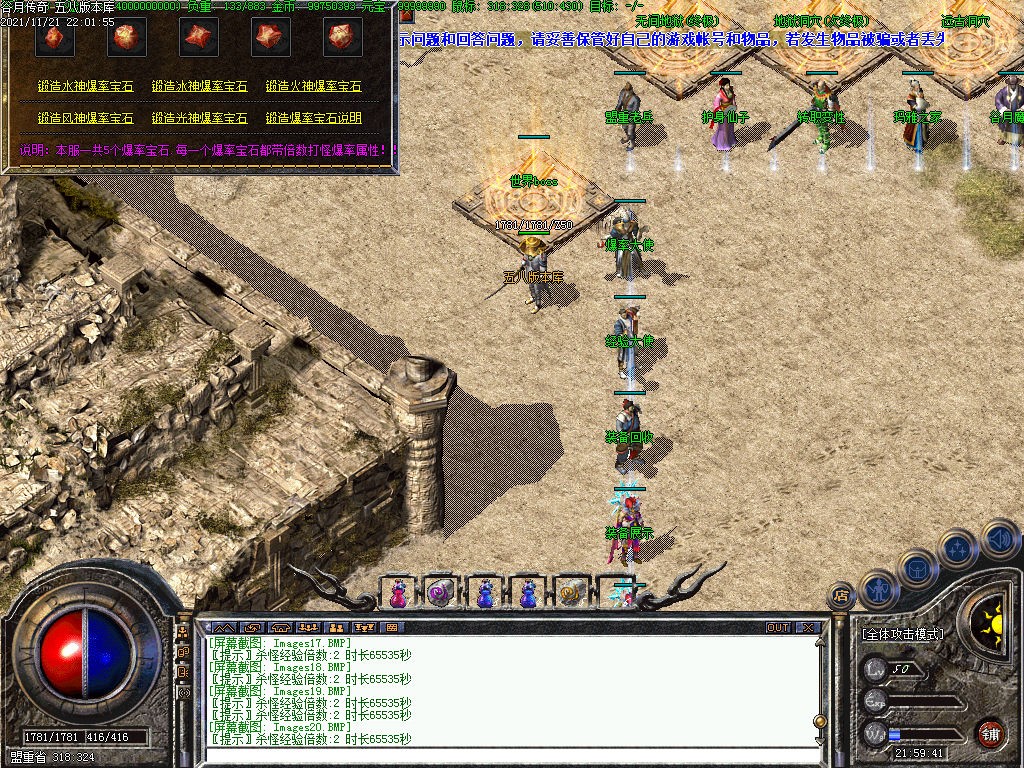Screen dimensions: 1024x768
Task: Open the 锻造光神爆率宝石 forging option
Action: click(200, 118)
